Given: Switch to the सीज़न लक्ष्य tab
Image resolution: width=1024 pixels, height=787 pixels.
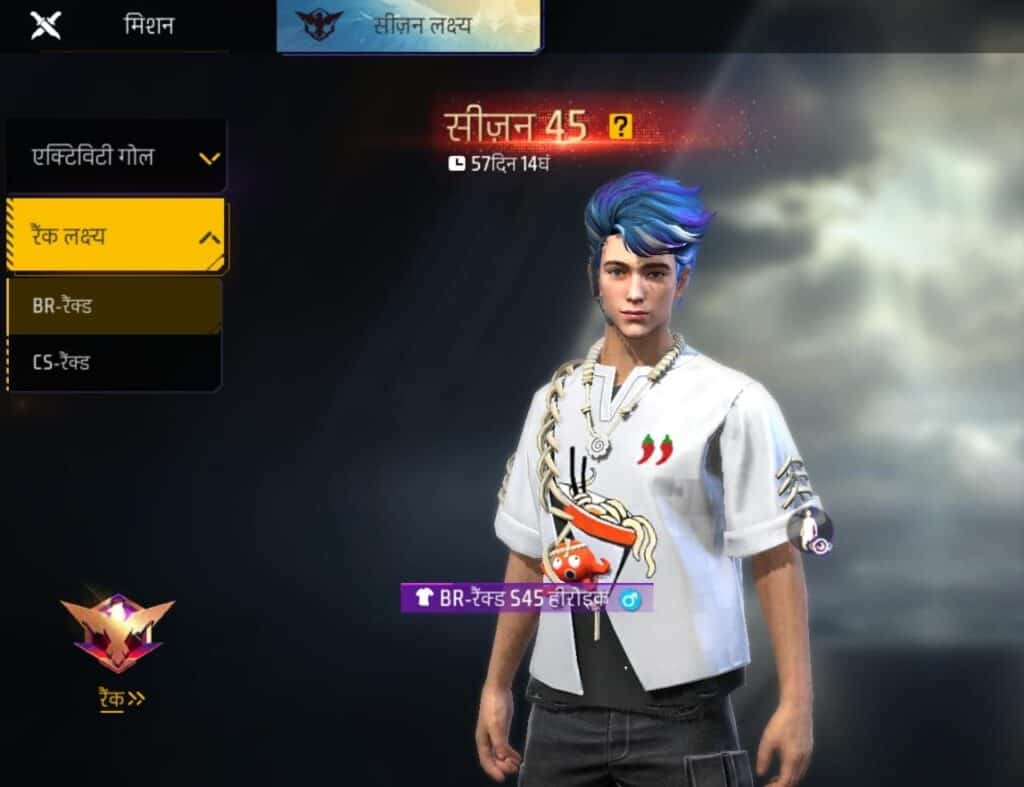Looking at the screenshot, I should (x=408, y=26).
